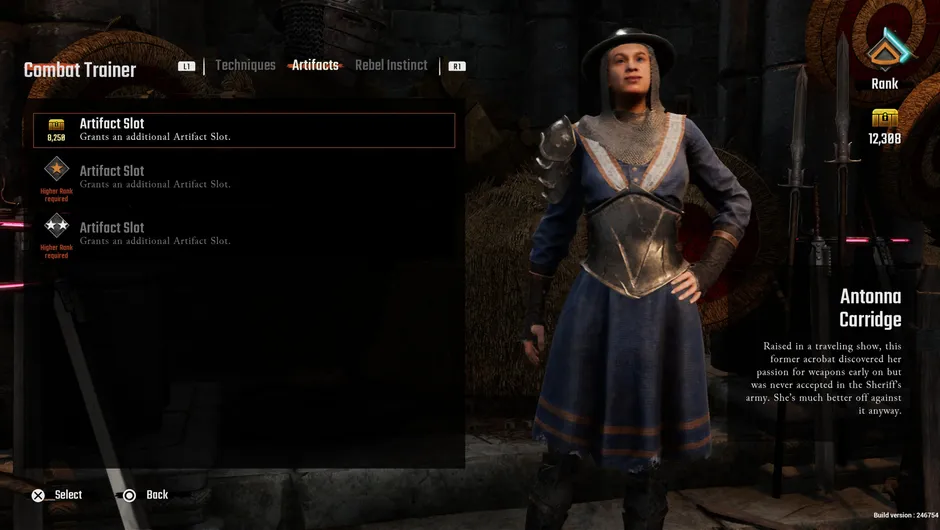Switch to the Techniques tab
940x530 pixels.
tap(245, 66)
